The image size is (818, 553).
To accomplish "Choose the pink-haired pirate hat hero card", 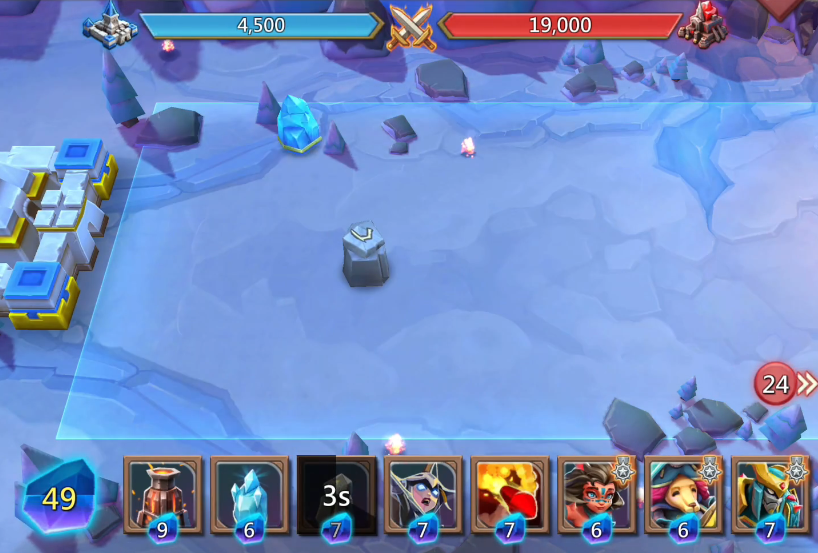I will [x=684, y=494].
